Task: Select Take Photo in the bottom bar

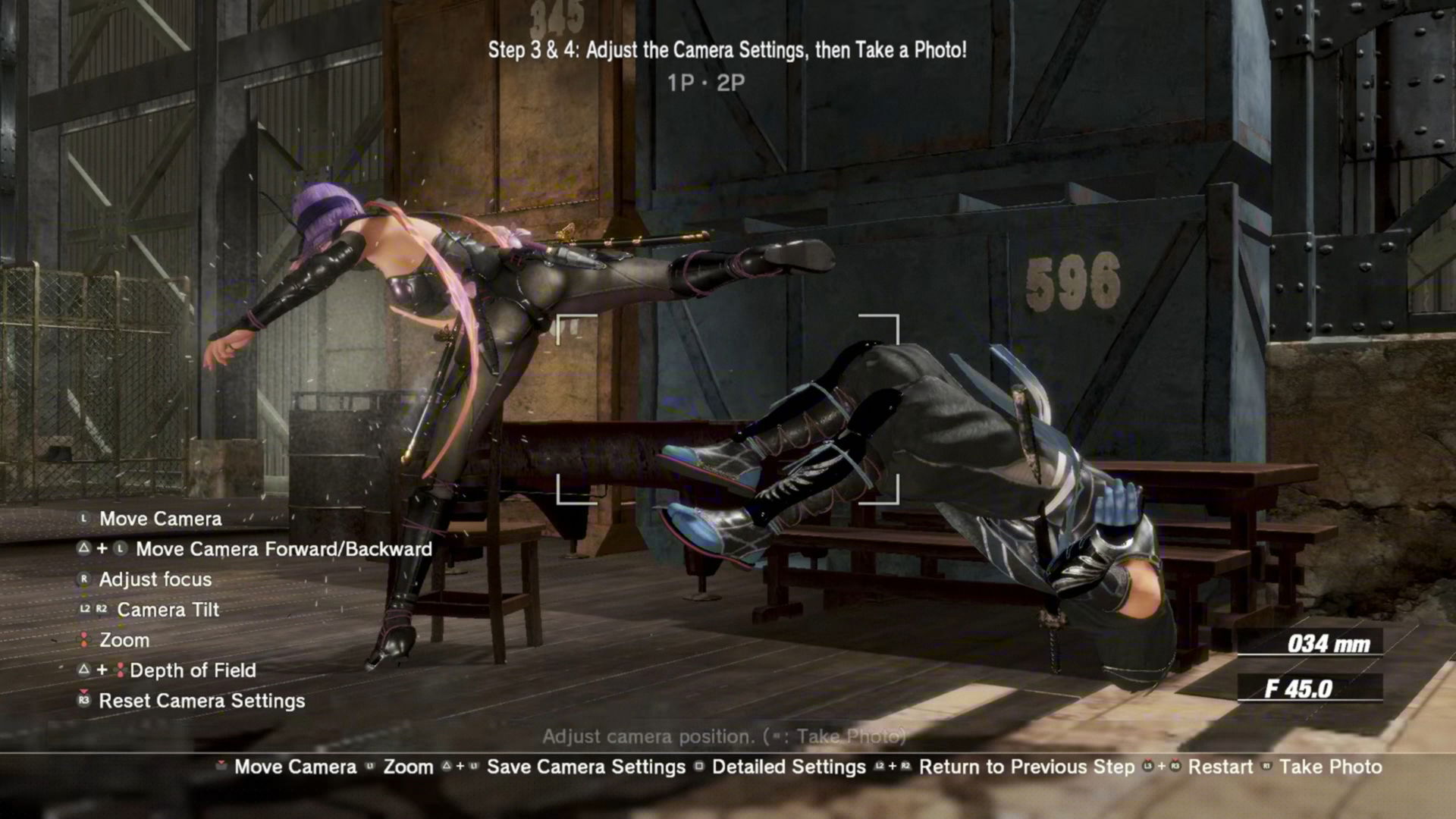Action: (x=1329, y=767)
